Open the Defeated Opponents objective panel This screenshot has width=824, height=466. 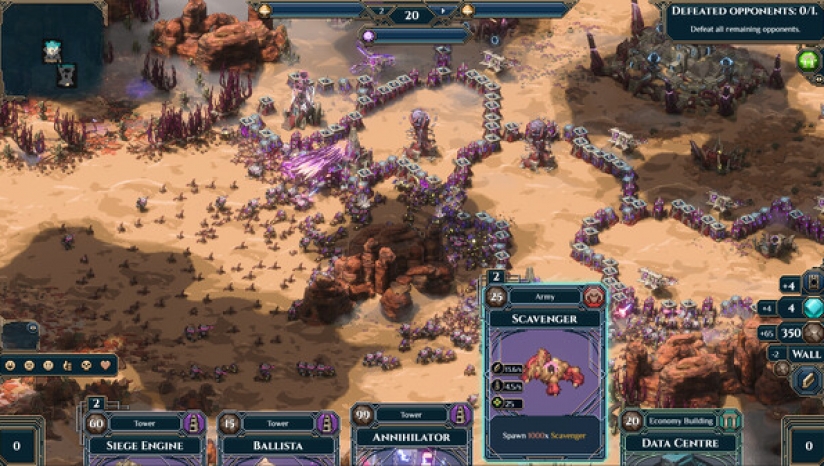(x=744, y=19)
